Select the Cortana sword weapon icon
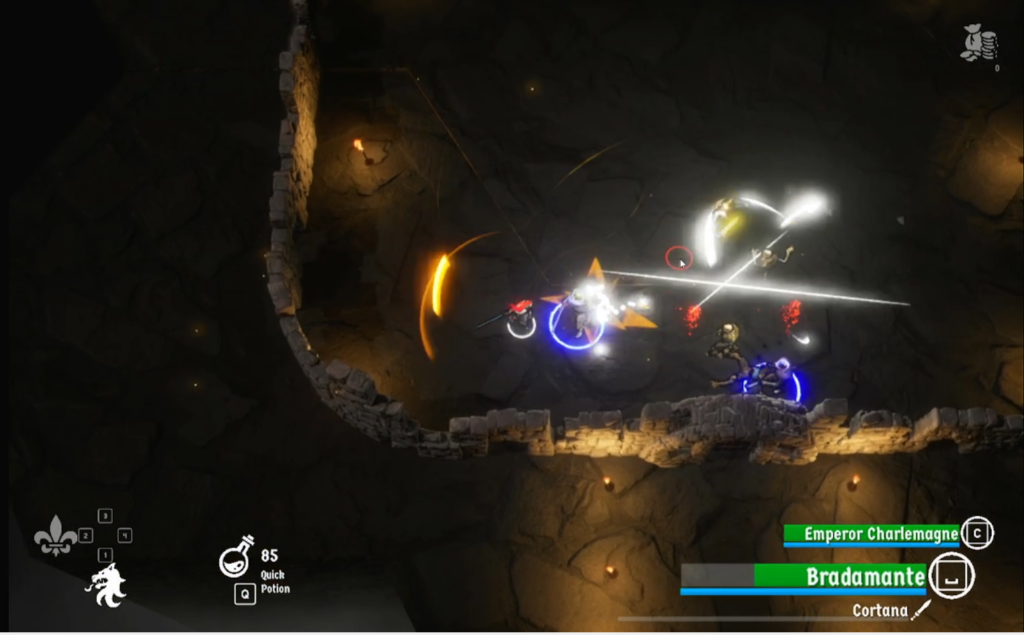The image size is (1024, 635). [x=921, y=610]
